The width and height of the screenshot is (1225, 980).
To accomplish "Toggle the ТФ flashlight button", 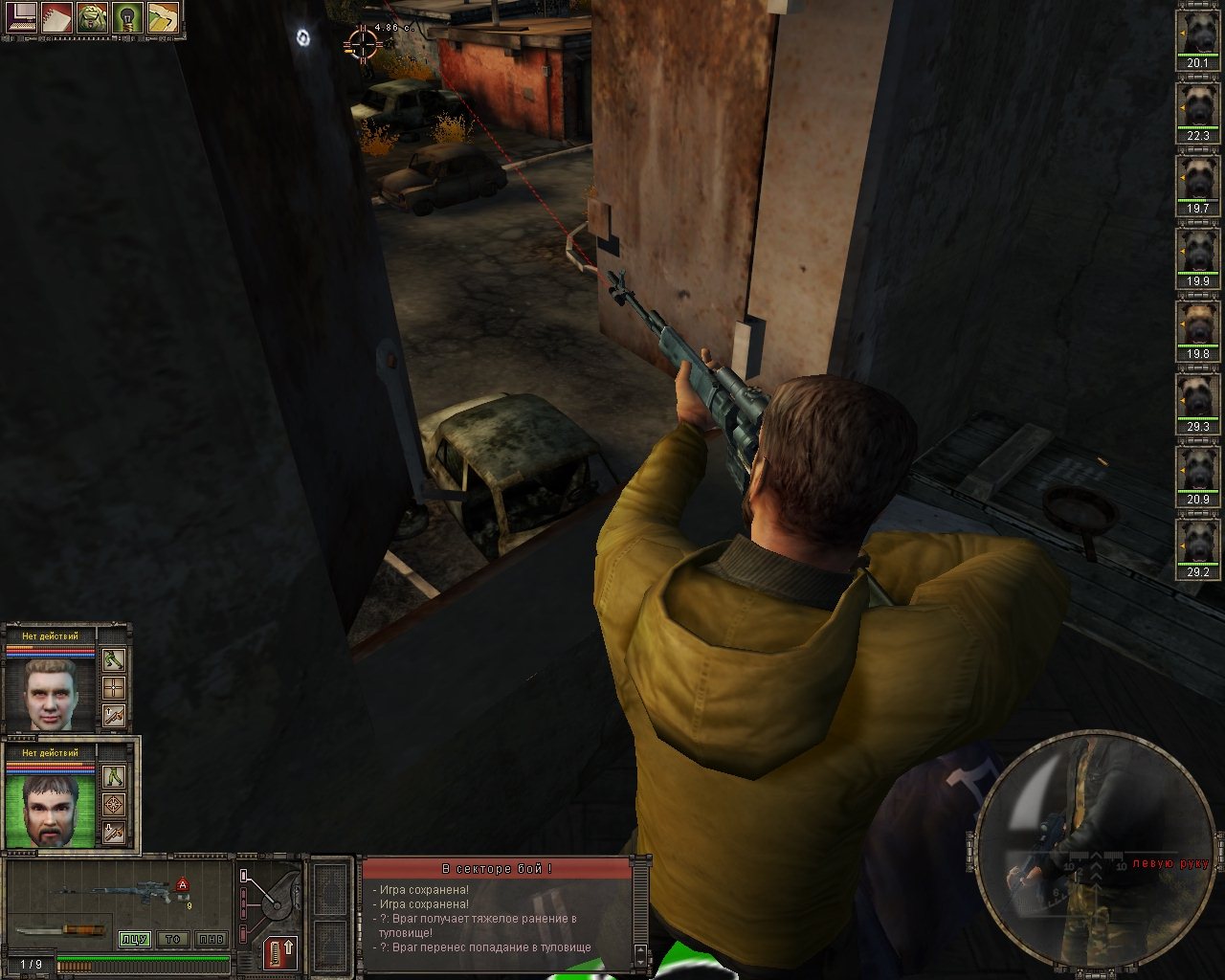I will tap(172, 940).
